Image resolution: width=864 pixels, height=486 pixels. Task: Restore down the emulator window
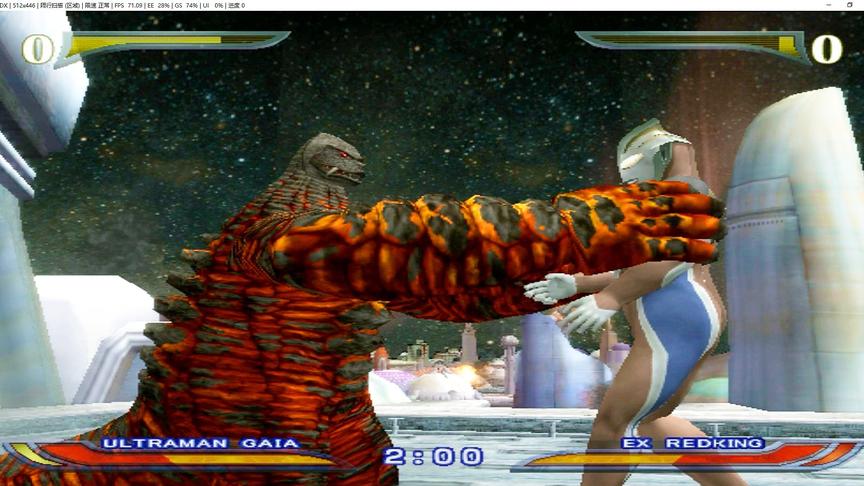click(x=849, y=5)
